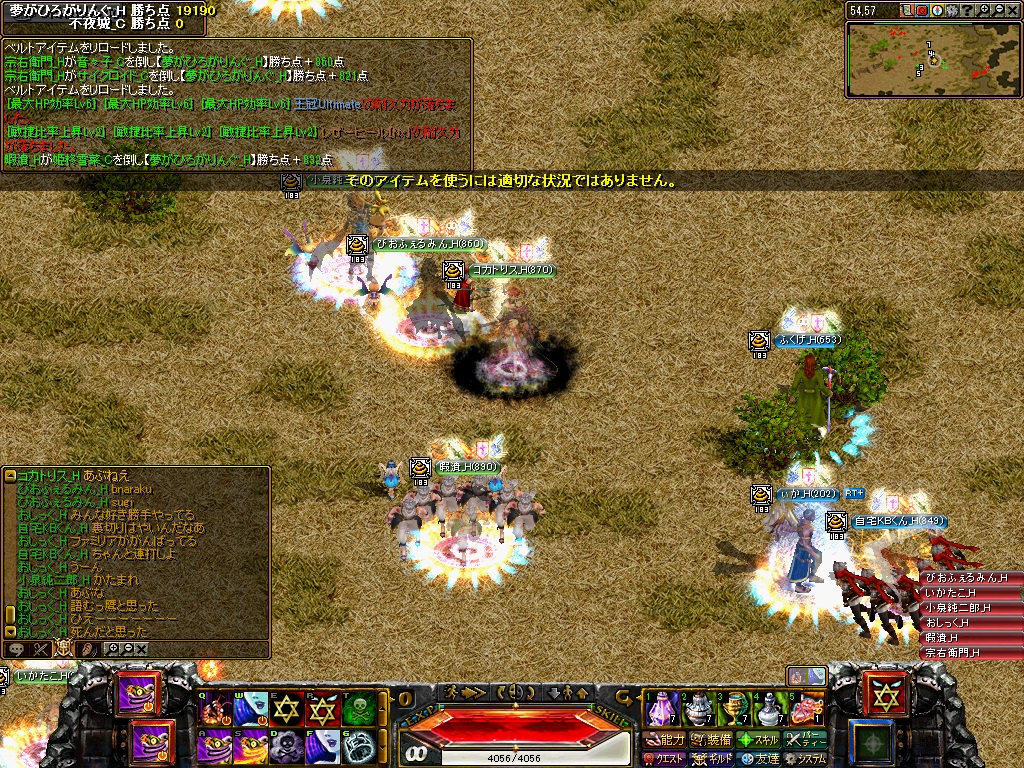The image size is (1024, 768).
Task: Open the ギルド (Guild) menu
Action: 711,759
